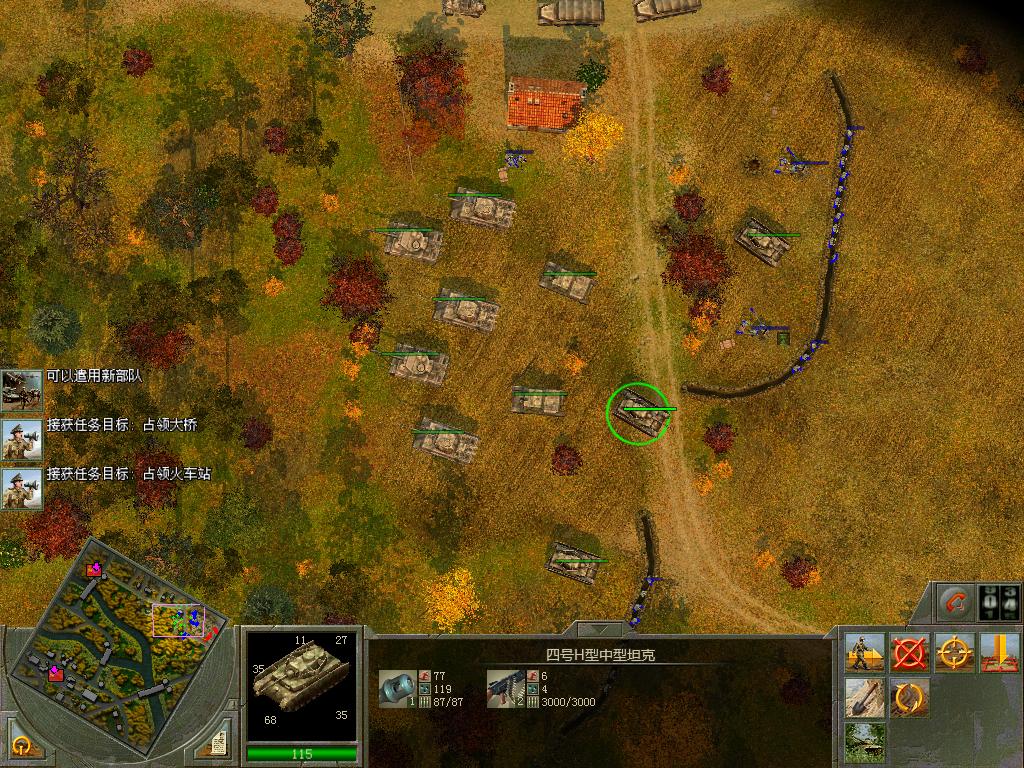This screenshot has height=768, width=1024.
Task: Select the yellow down-arrow command icon
Action: pos(999,653)
